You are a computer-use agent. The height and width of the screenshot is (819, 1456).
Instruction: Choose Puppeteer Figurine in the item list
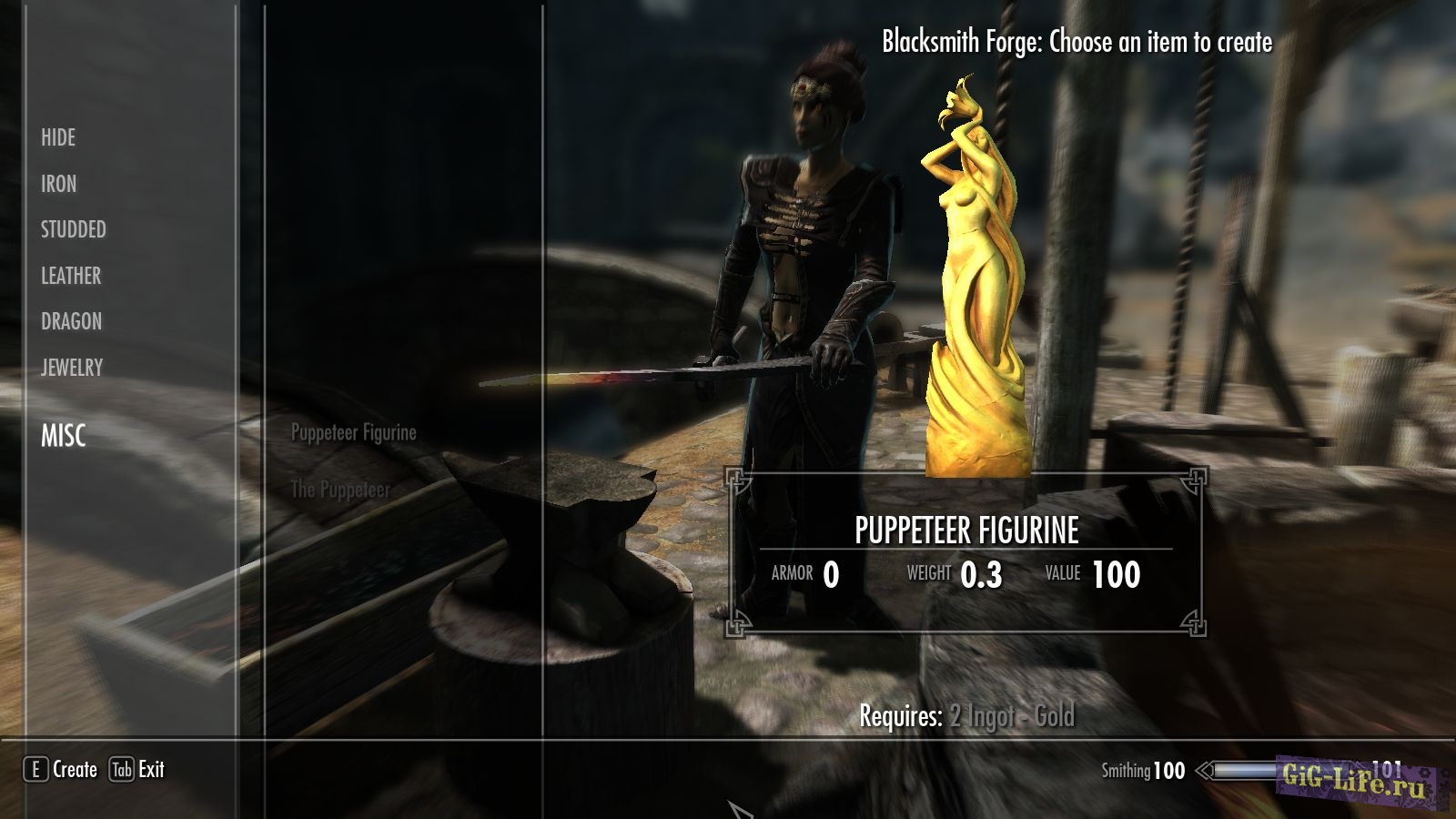(353, 433)
